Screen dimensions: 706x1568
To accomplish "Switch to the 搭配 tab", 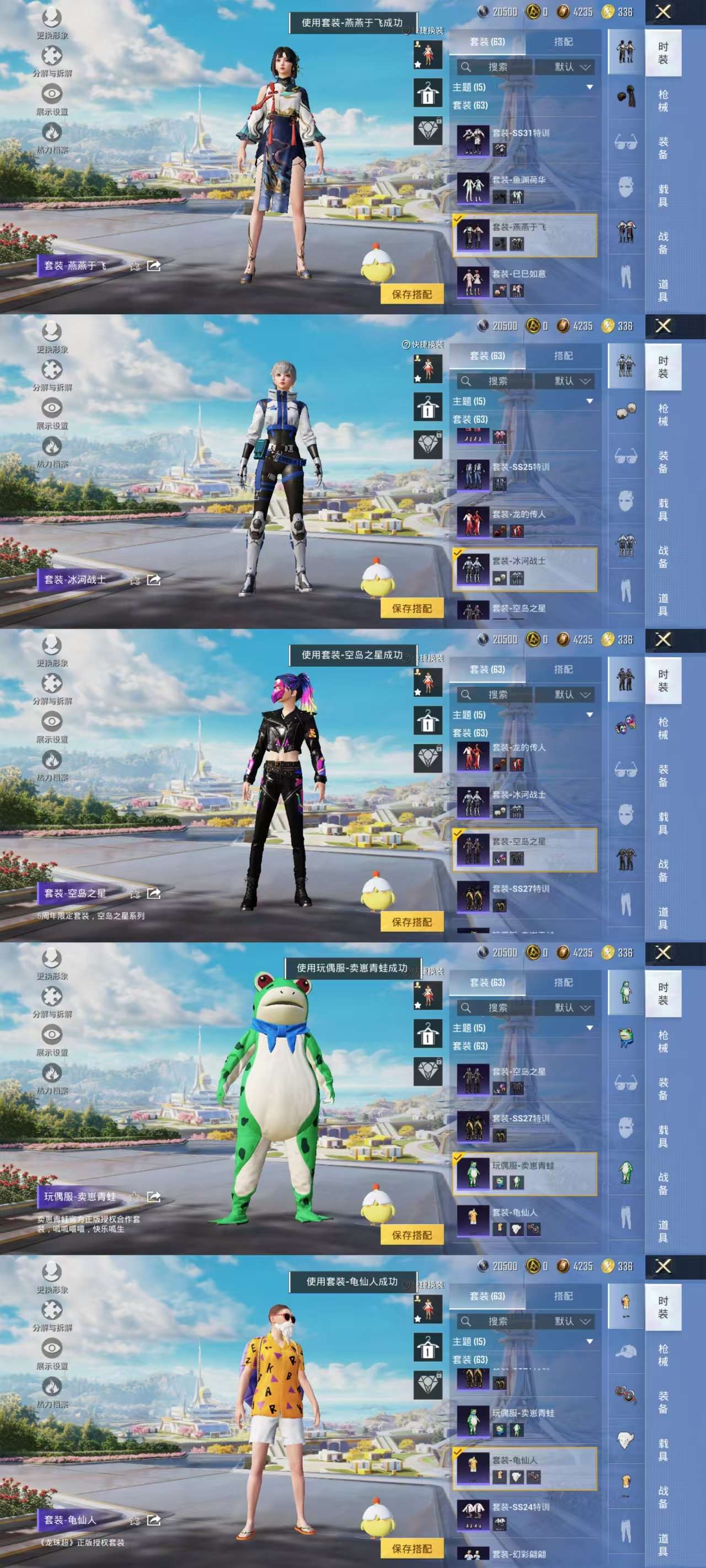I will (x=564, y=43).
